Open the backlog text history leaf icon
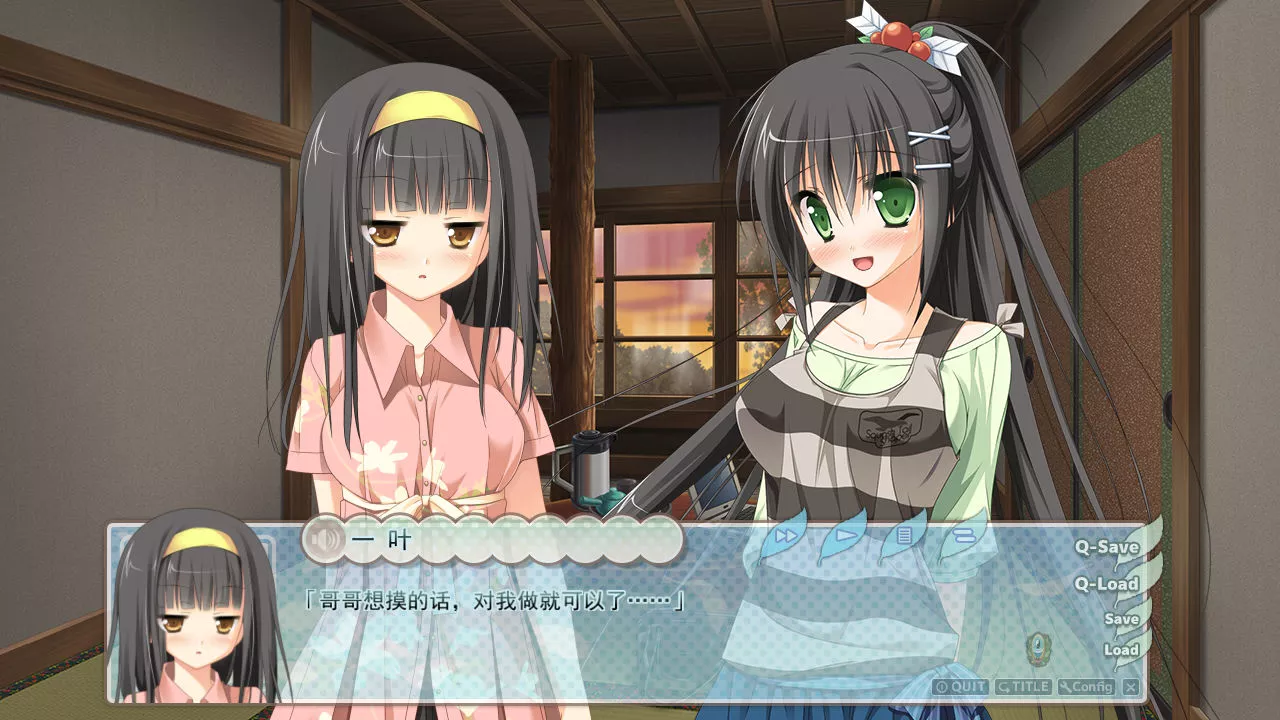The height and width of the screenshot is (720, 1280). (904, 536)
